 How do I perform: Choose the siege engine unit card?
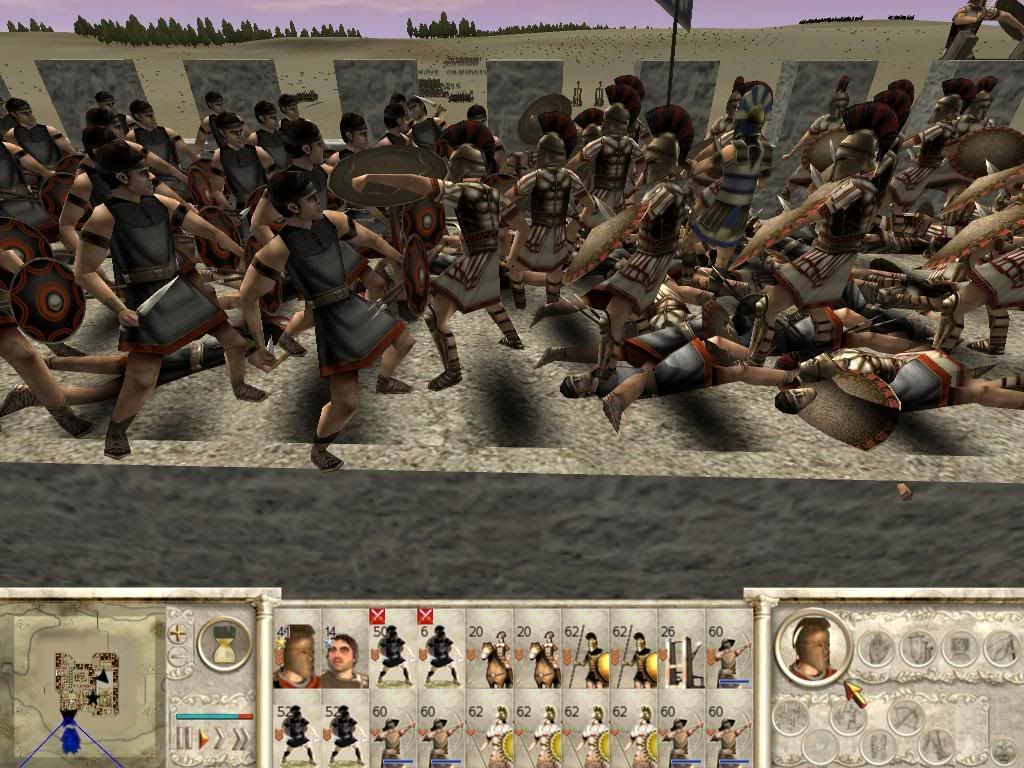pos(682,657)
